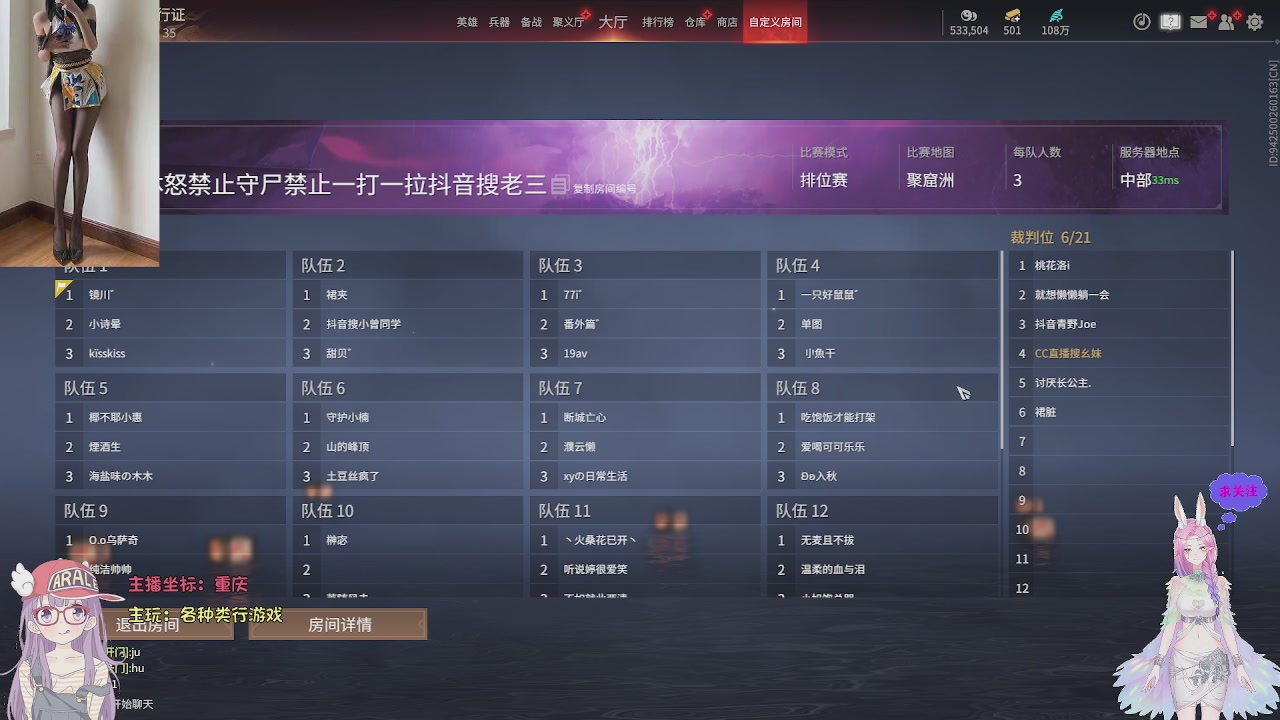
Task: Click the music record icon near top right
Action: pos(1141,21)
